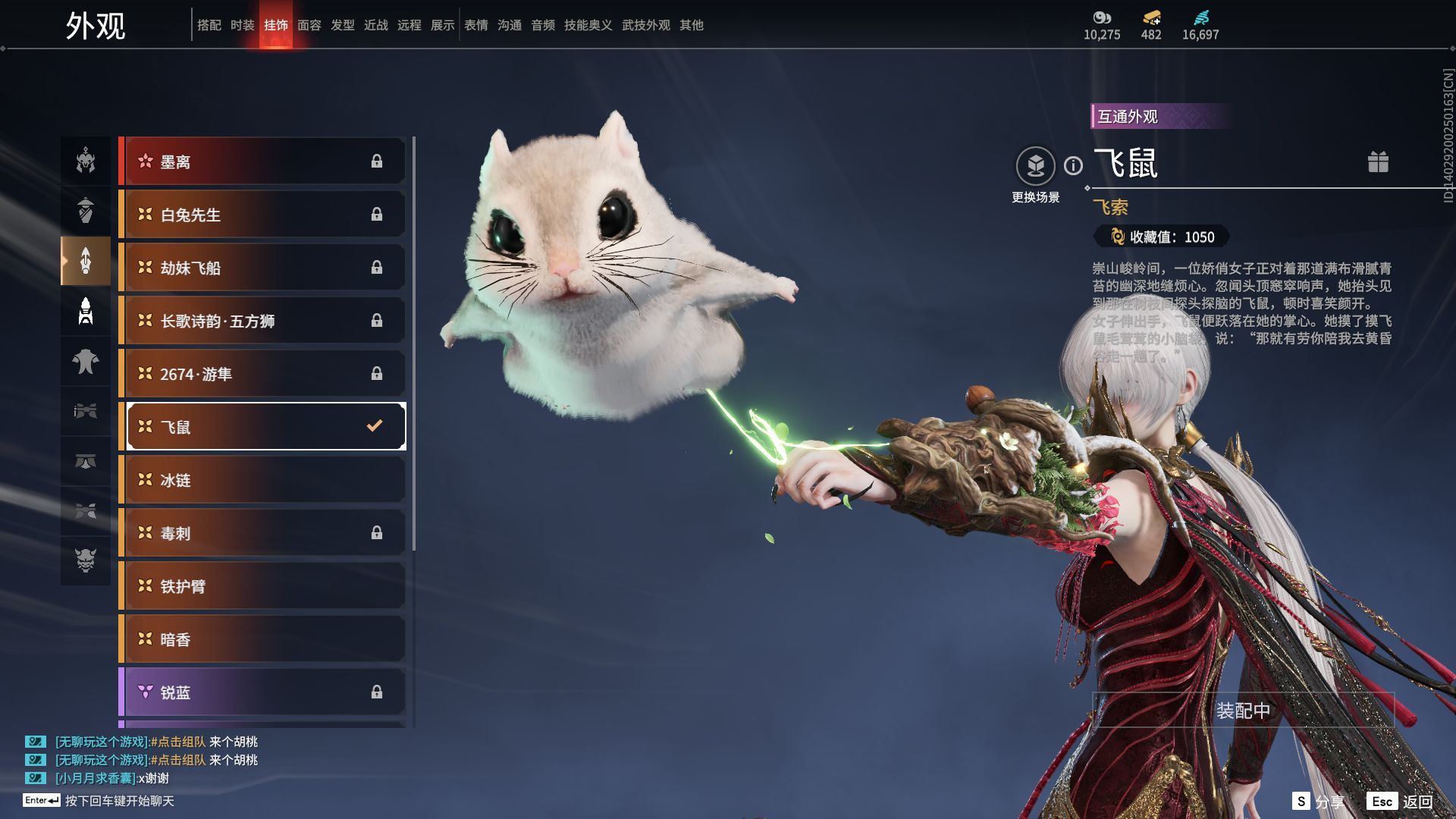Open the 武技外观 tab
The width and height of the screenshot is (1456, 819).
tap(646, 25)
